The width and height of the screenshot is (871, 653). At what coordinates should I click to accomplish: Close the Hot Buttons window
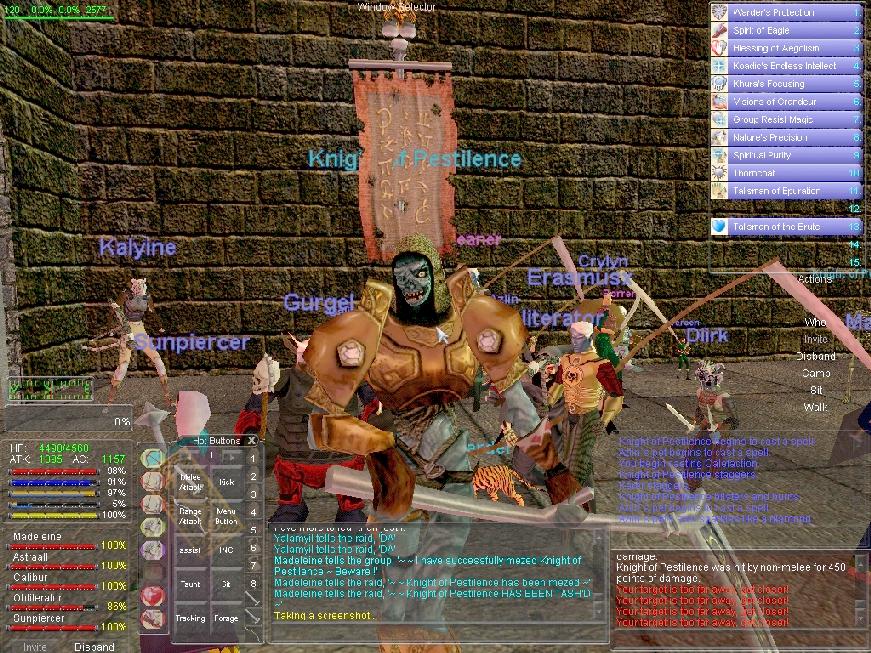coord(252,439)
